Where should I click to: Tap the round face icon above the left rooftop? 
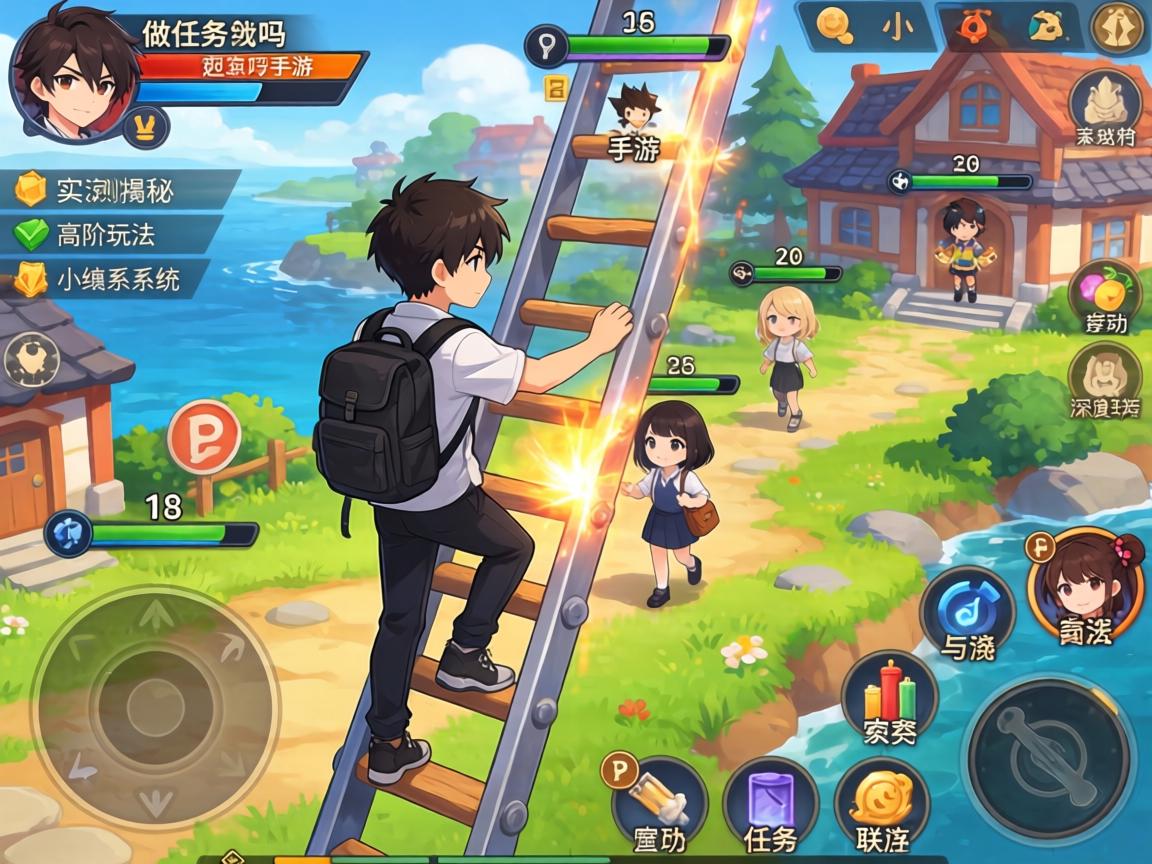[x=32, y=360]
